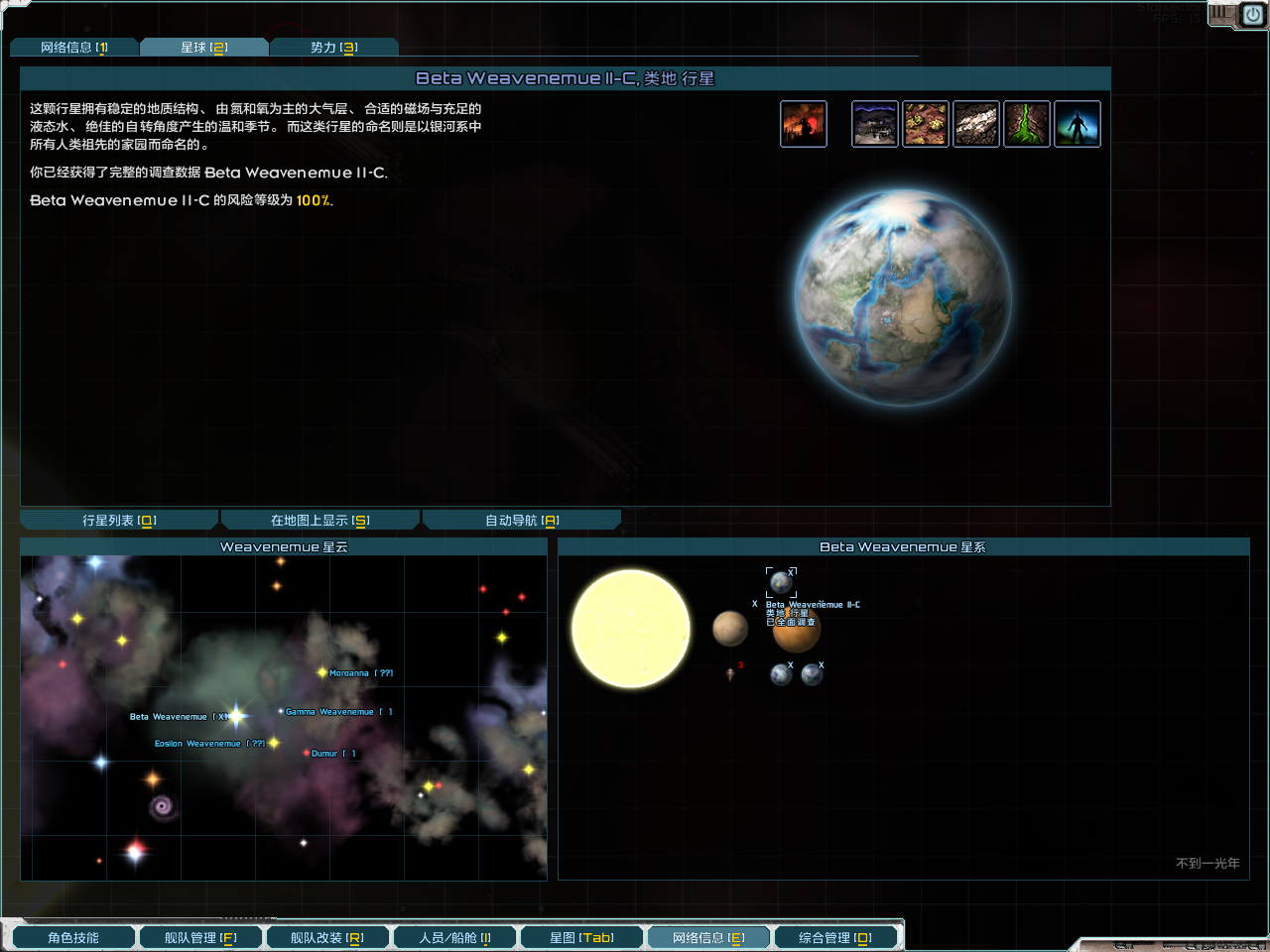1270x952 pixels.
Task: Select the humanoid silhouette thumbnail
Action: click(1078, 123)
